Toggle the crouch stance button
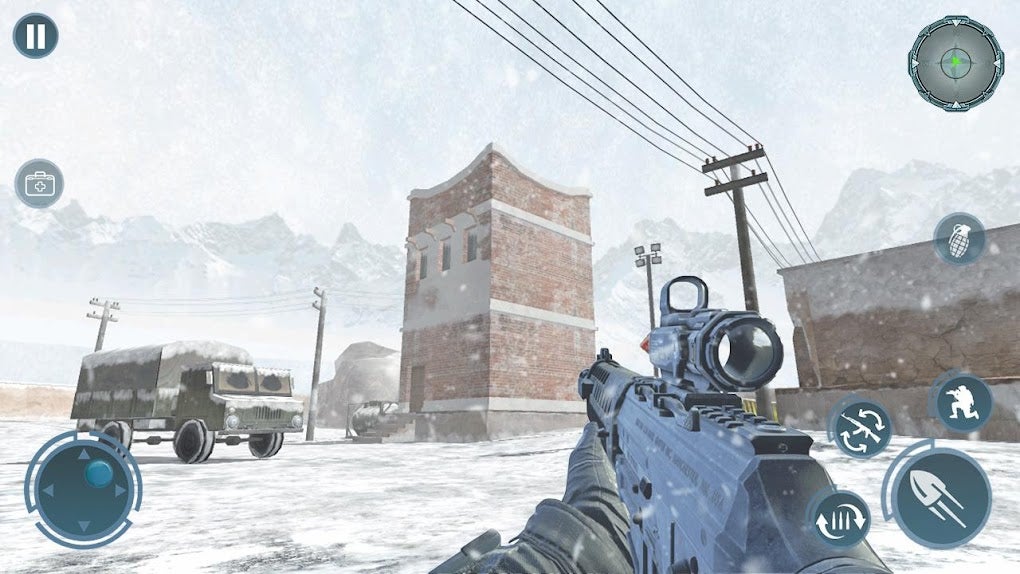 (961, 402)
